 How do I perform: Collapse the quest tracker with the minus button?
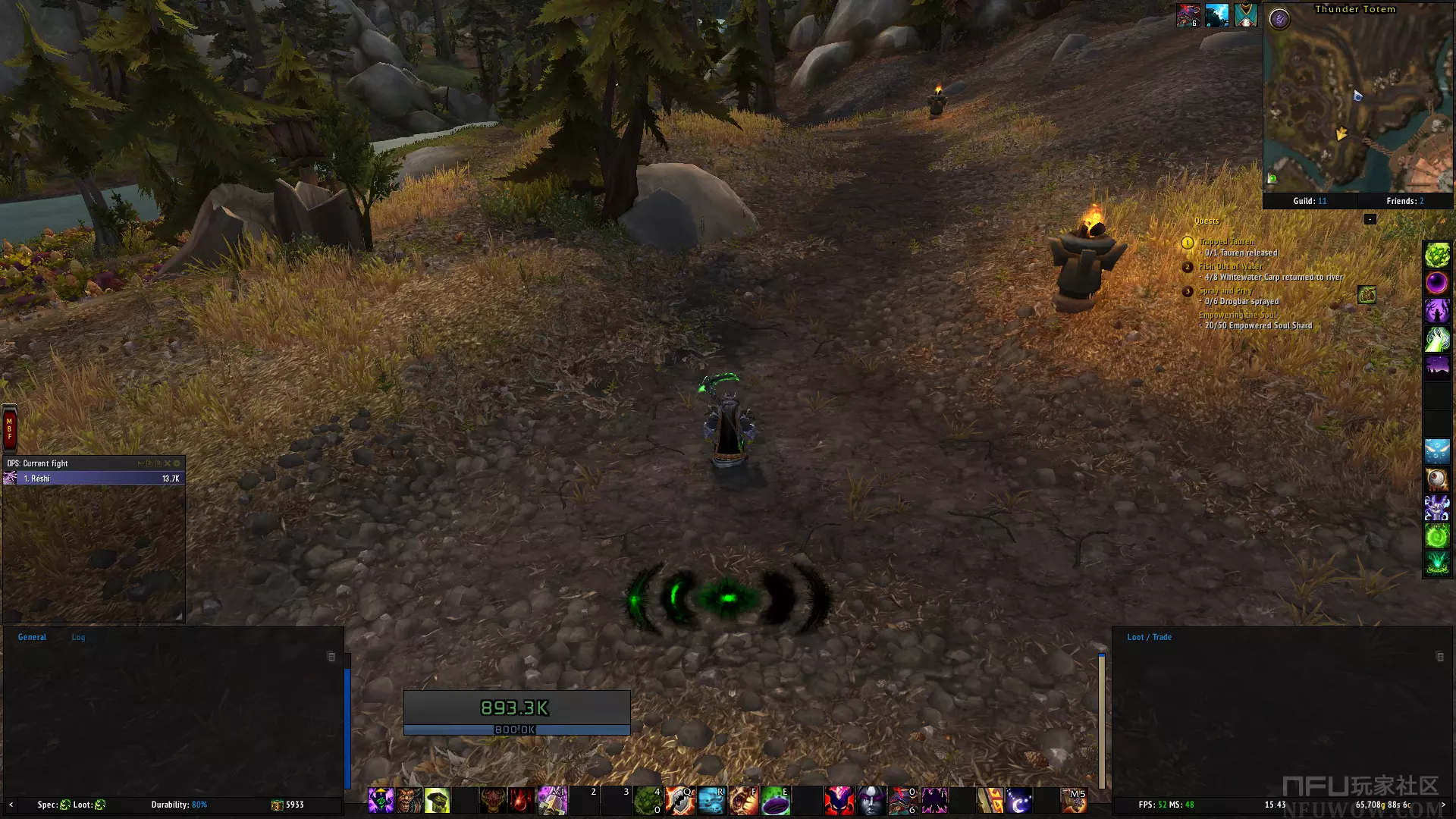coord(1370,219)
